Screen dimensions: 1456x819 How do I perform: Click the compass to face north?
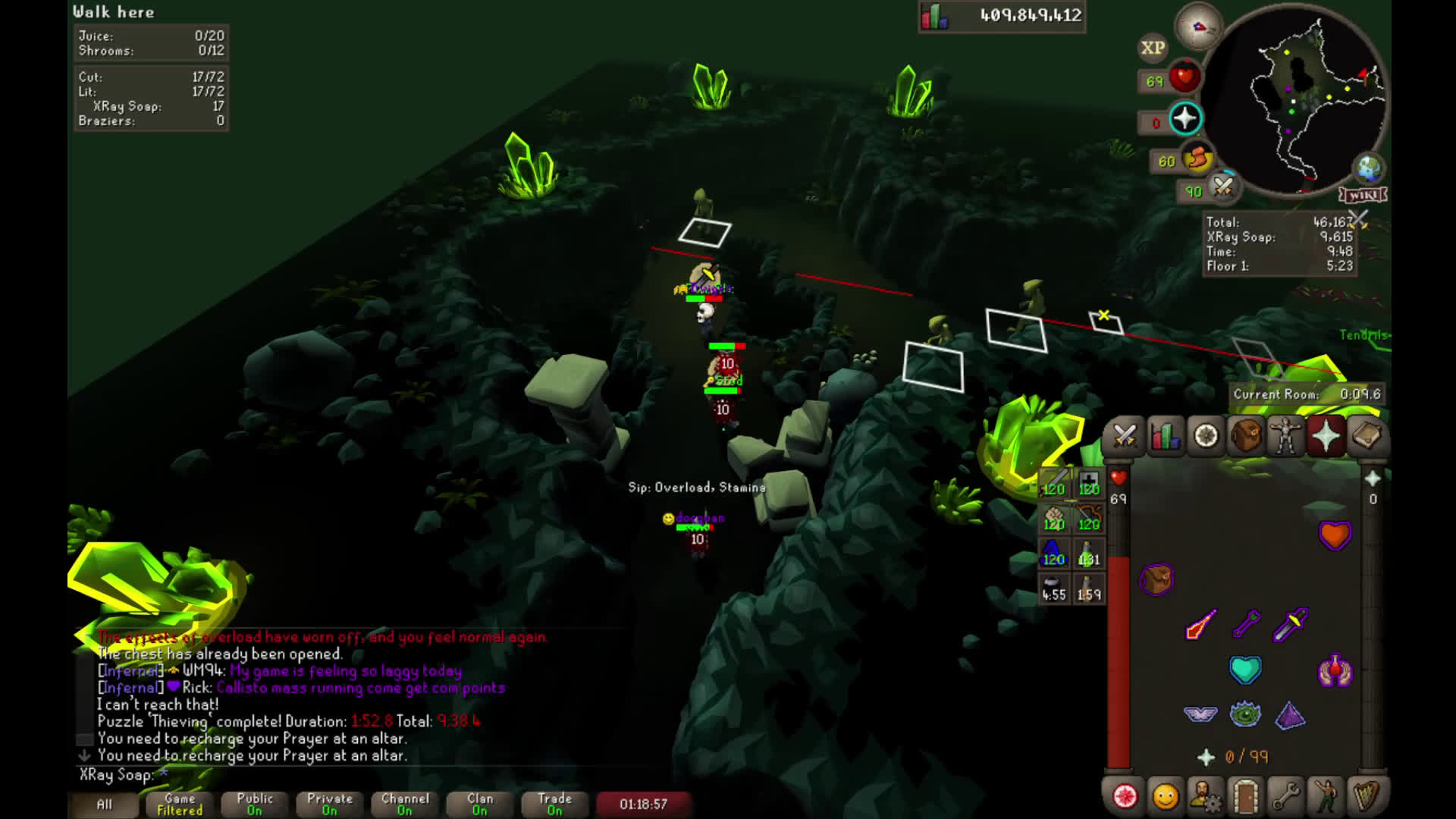point(1199,27)
